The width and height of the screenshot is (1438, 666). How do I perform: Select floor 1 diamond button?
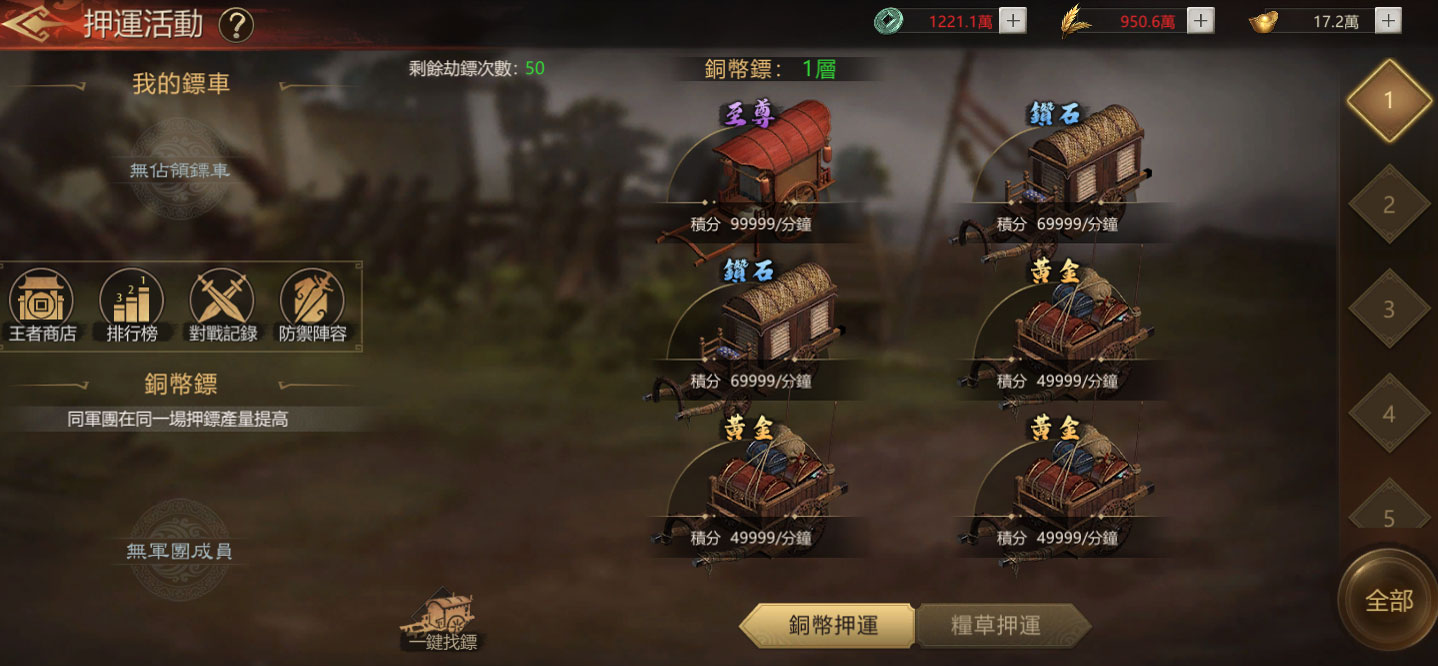[x=1389, y=100]
